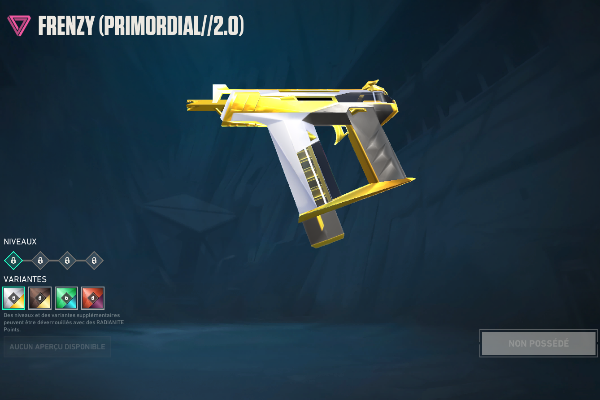600x400 pixels.
Task: Select the white and gold variant swatch
Action: click(x=14, y=297)
